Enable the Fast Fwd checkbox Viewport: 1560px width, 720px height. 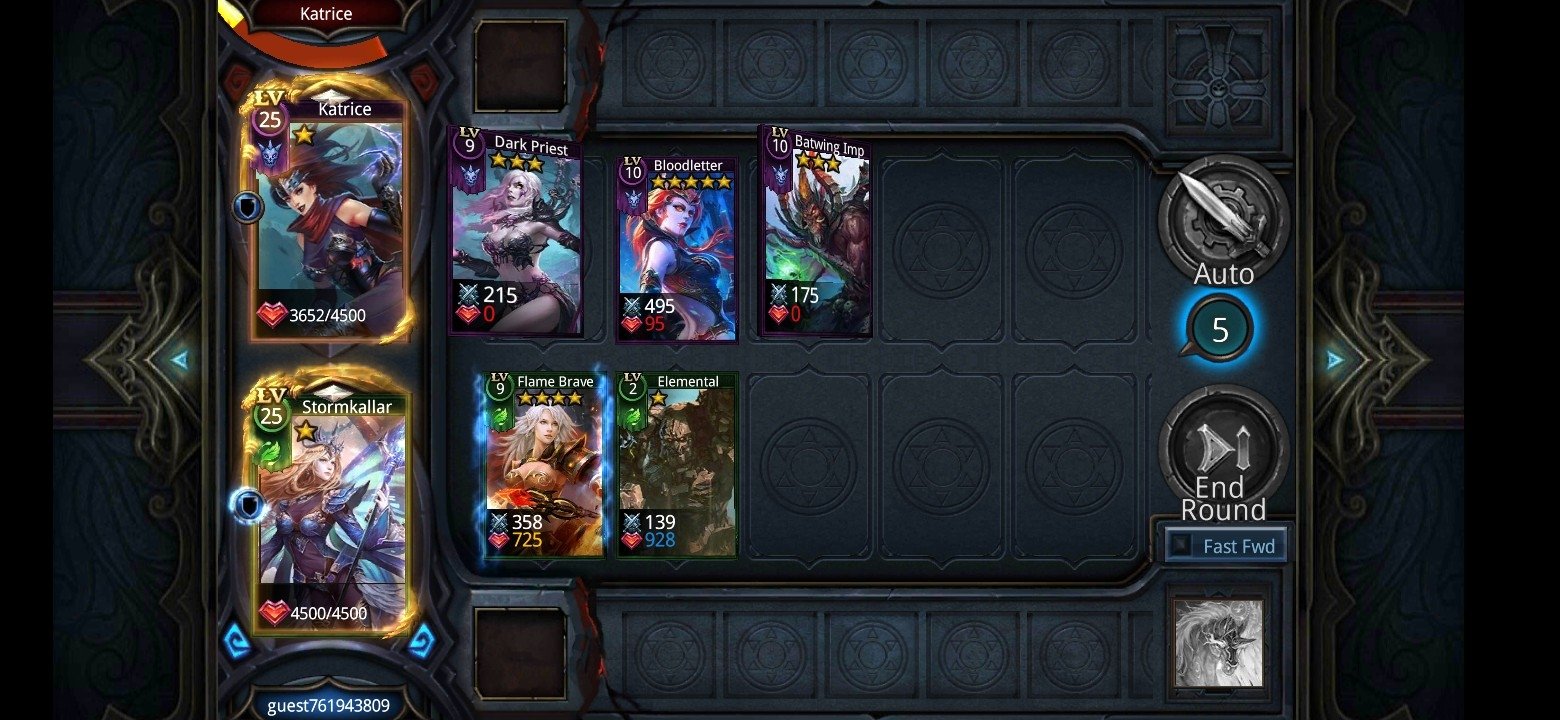tap(1183, 546)
